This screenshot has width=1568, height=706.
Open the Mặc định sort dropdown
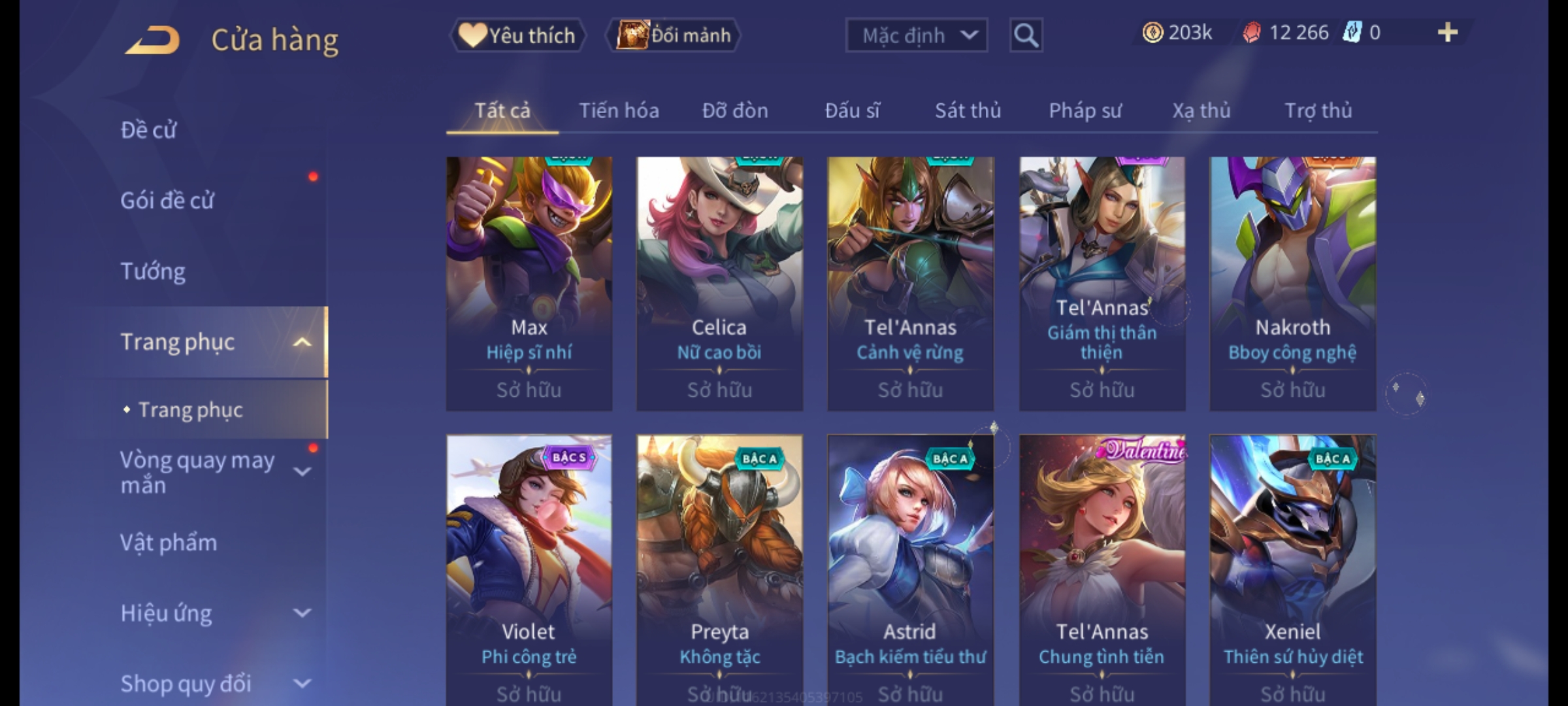point(916,35)
